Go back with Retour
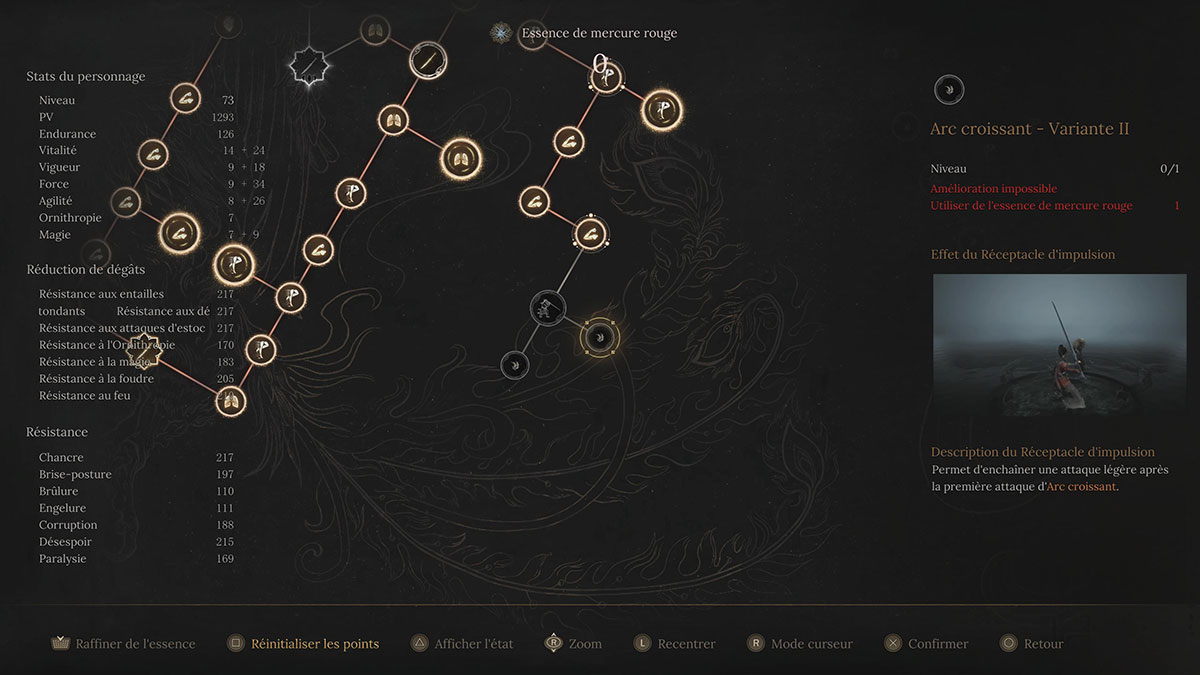 point(1031,644)
